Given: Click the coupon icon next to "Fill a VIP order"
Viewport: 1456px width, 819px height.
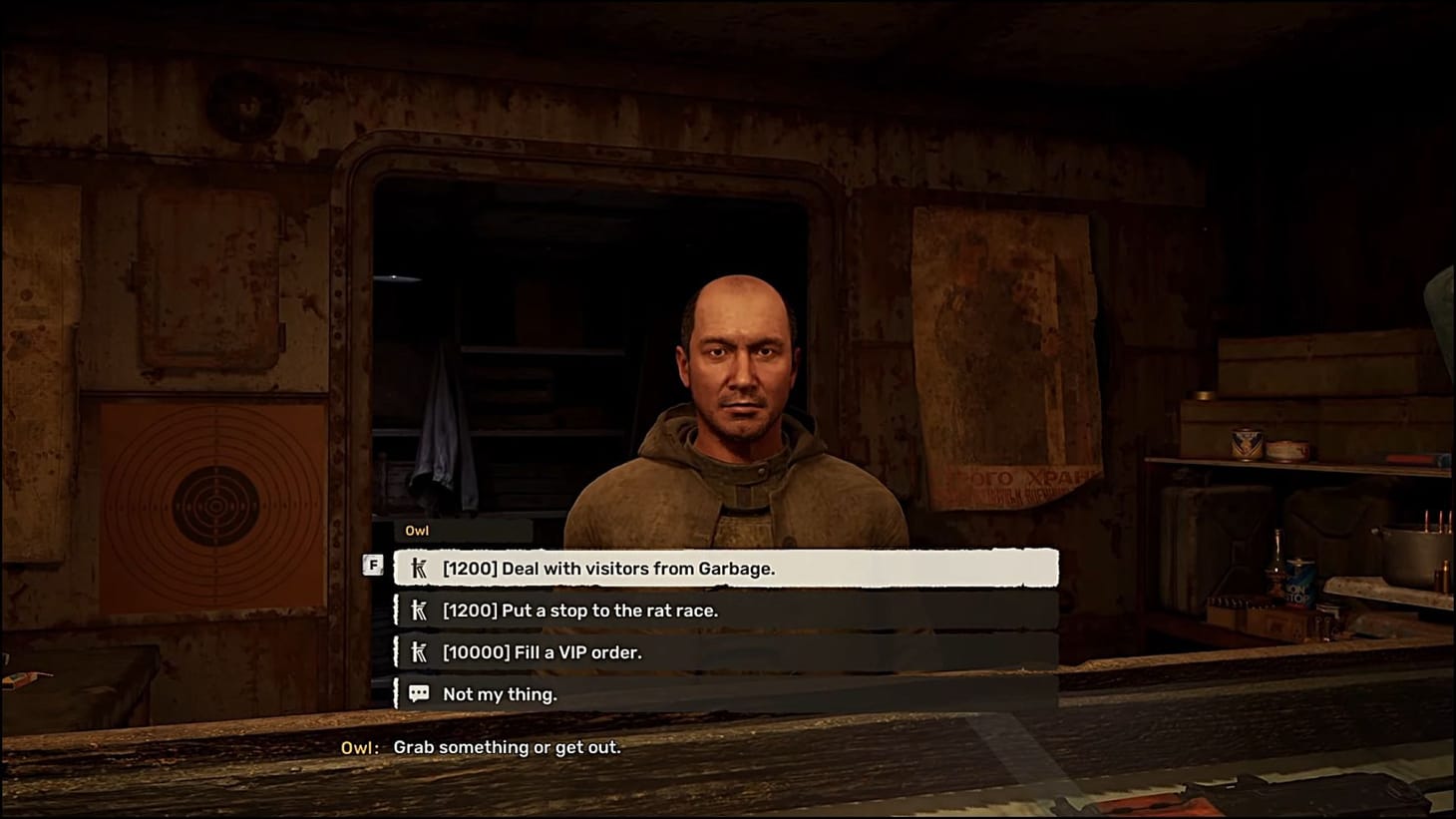Looking at the screenshot, I should (419, 651).
